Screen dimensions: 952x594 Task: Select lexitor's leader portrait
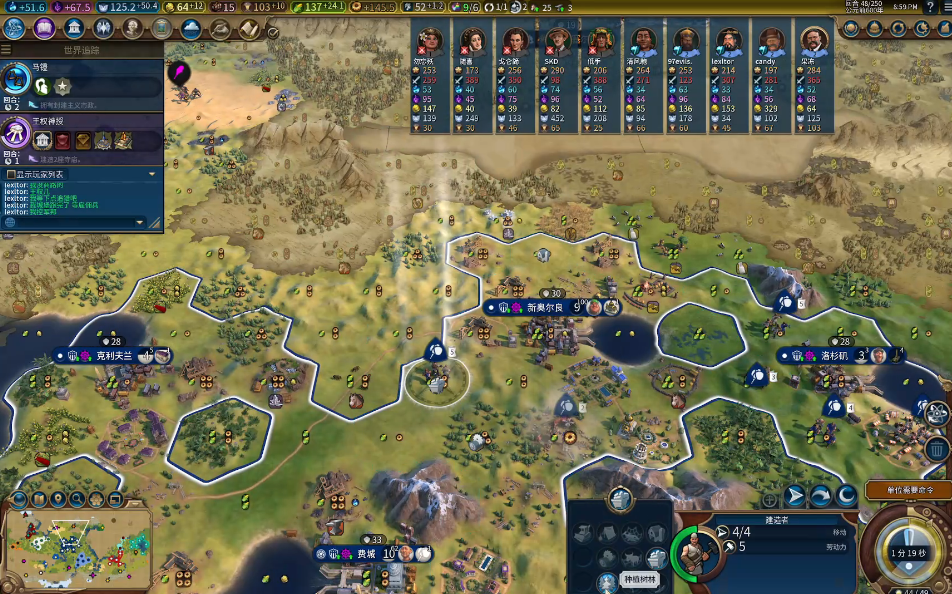click(726, 43)
